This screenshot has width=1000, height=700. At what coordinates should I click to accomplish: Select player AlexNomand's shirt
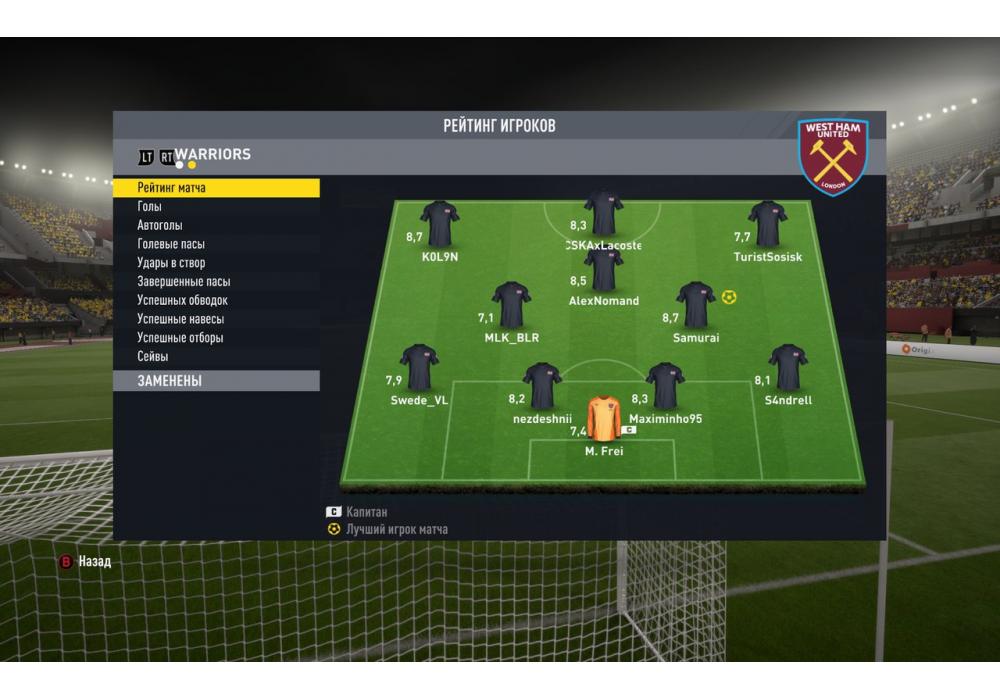point(604,270)
